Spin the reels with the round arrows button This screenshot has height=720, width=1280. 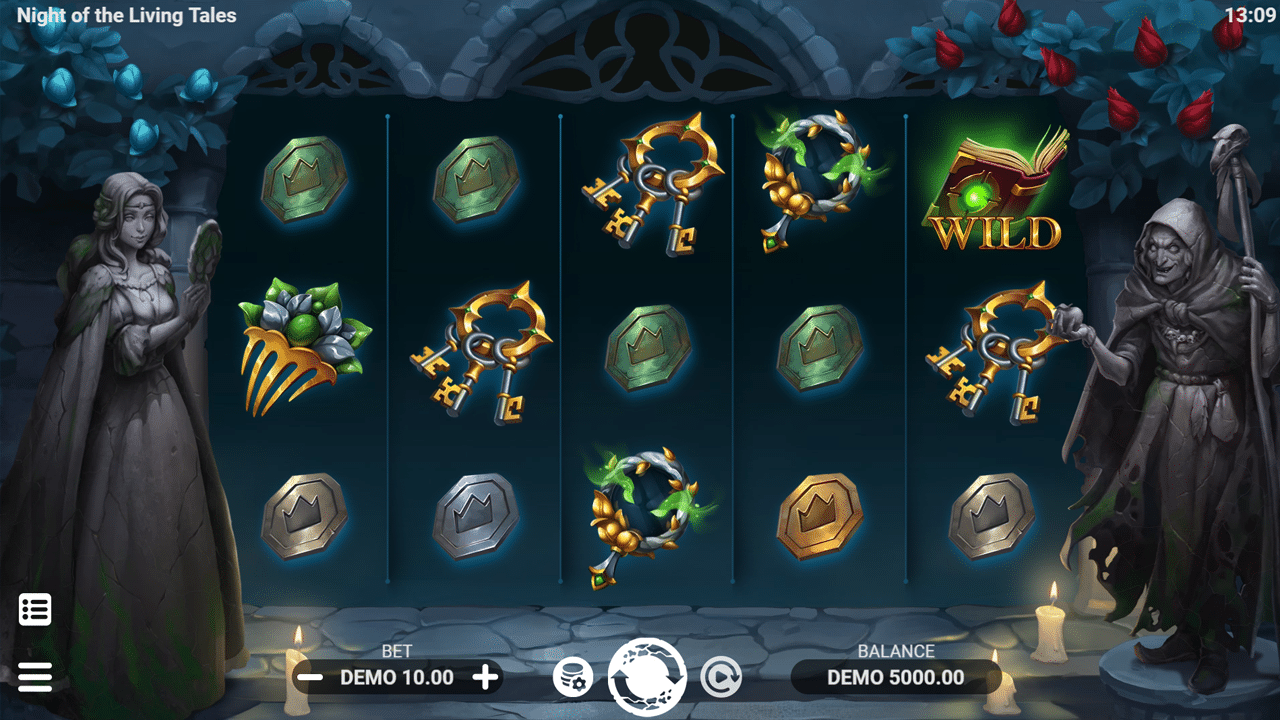point(647,677)
